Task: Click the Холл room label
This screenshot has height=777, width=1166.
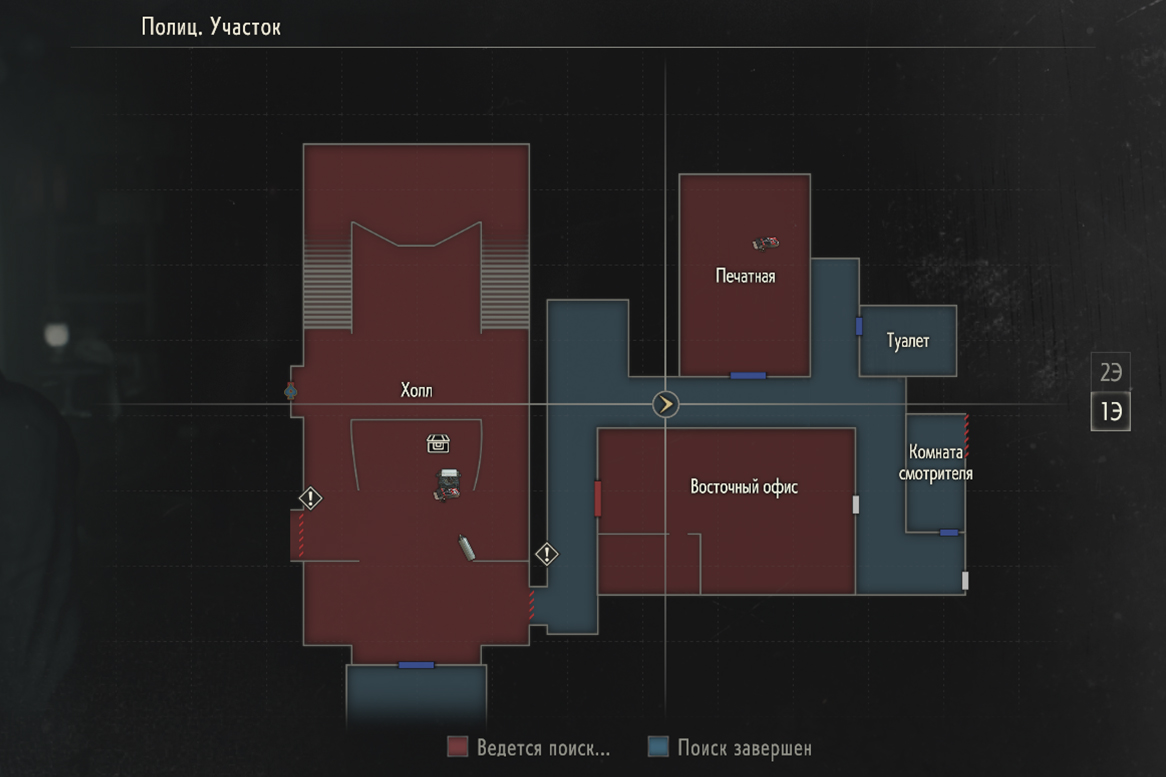Action: coord(417,390)
